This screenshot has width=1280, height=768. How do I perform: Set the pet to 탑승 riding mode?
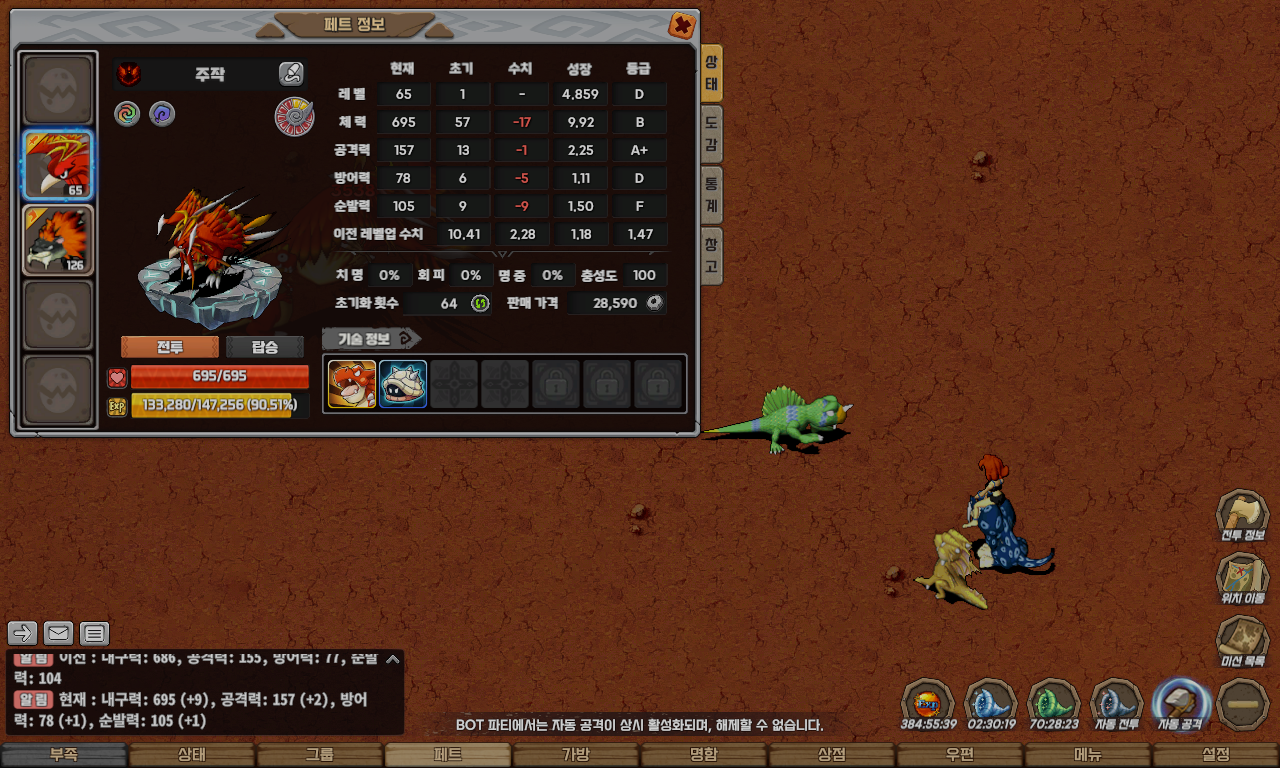(x=265, y=347)
